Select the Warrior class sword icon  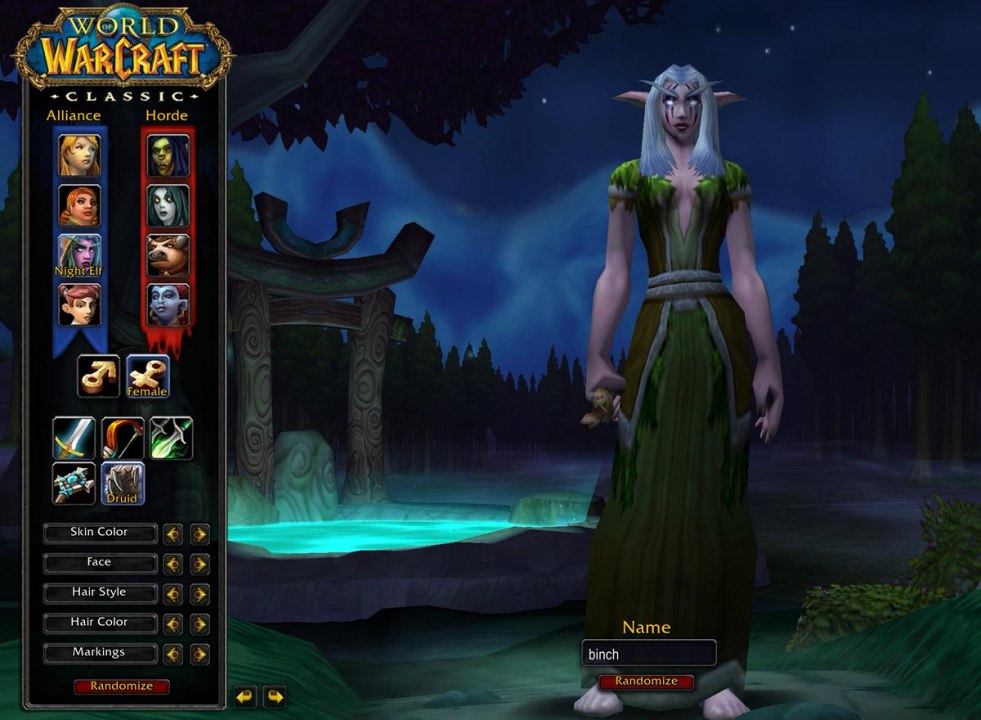coord(74,437)
